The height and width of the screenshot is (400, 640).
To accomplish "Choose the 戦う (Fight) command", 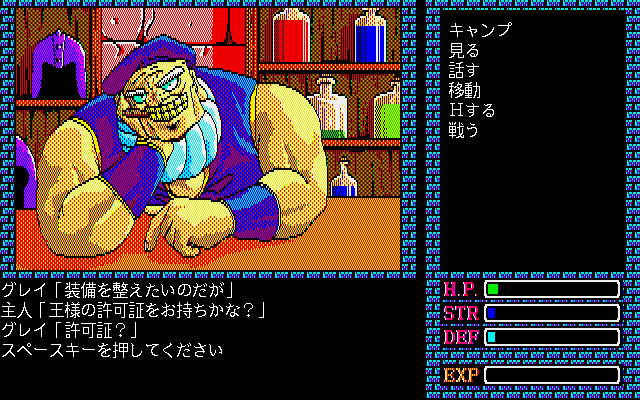I will [x=464, y=130].
